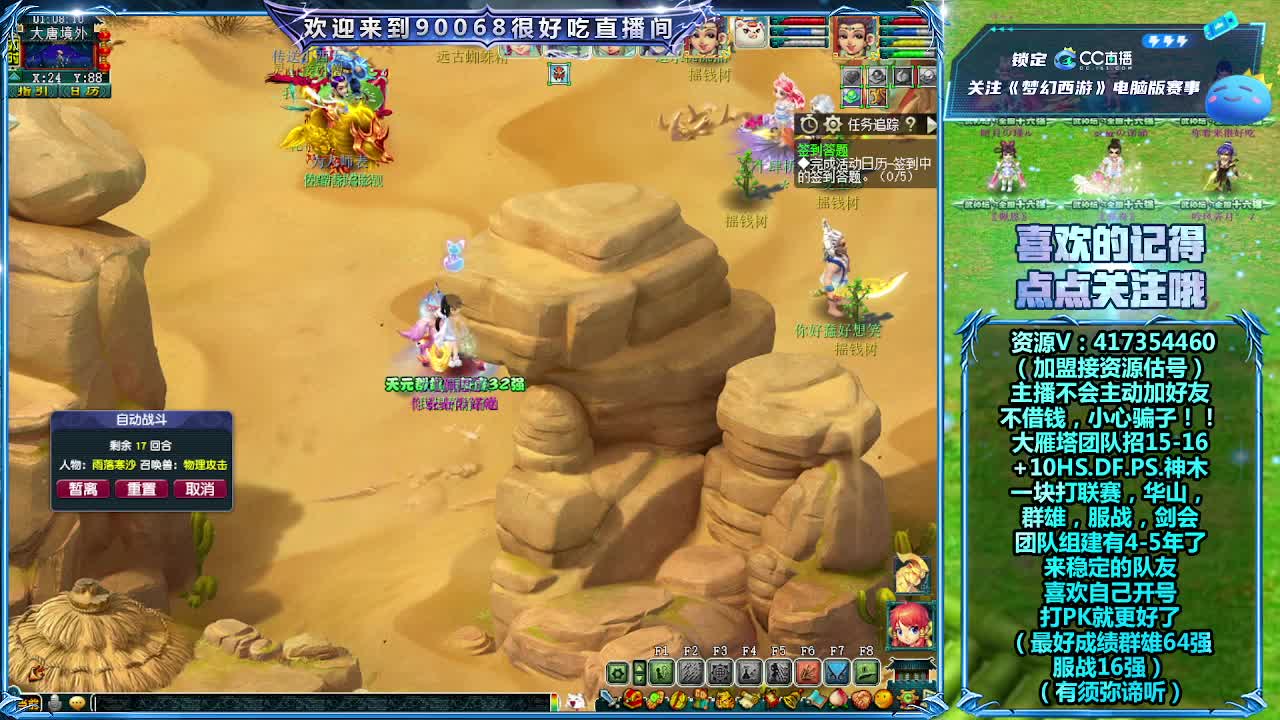Click the alarm clock icon in 任务追踪 panel

pos(810,123)
